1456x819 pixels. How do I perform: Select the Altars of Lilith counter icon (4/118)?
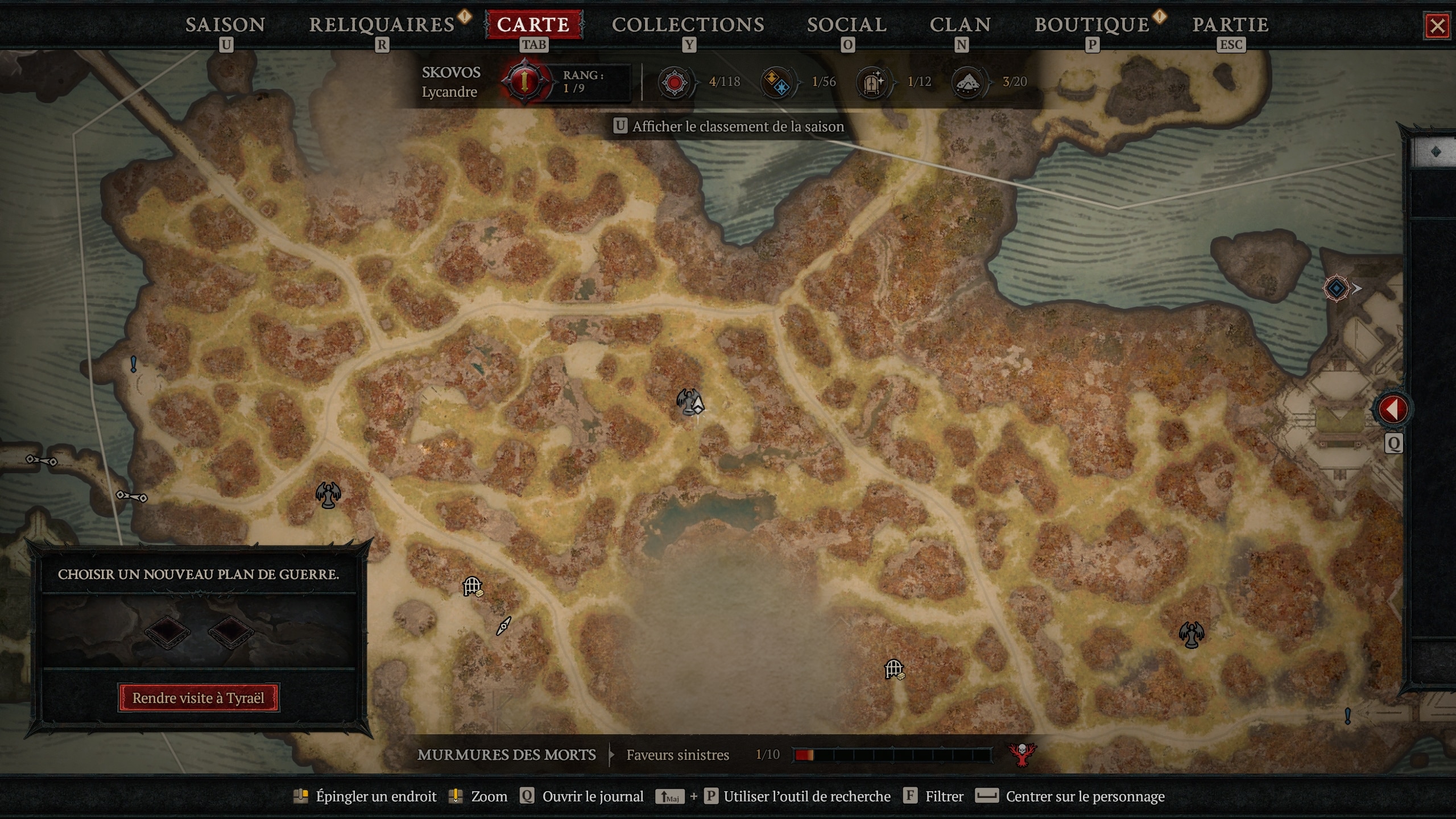(x=674, y=81)
